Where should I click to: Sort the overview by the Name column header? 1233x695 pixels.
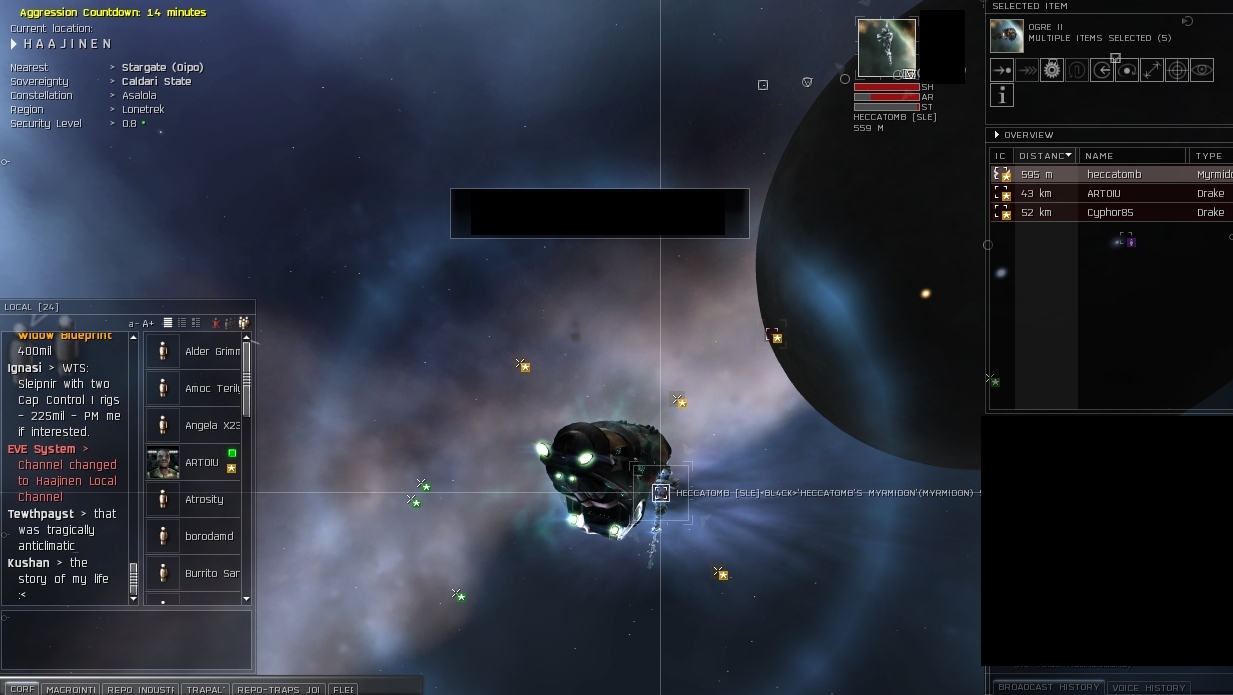click(1132, 156)
